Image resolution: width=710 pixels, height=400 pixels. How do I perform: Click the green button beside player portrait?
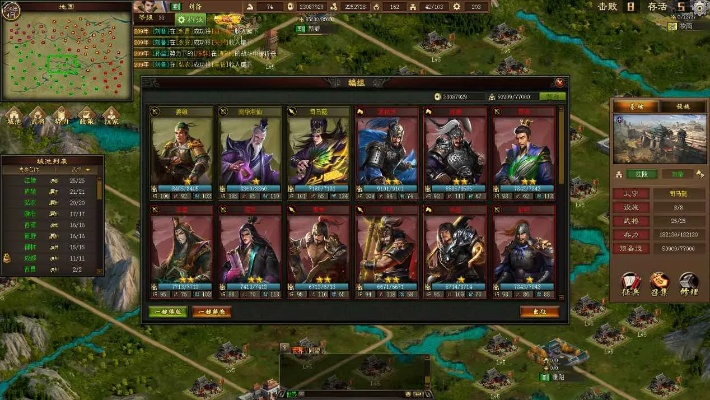point(192,19)
